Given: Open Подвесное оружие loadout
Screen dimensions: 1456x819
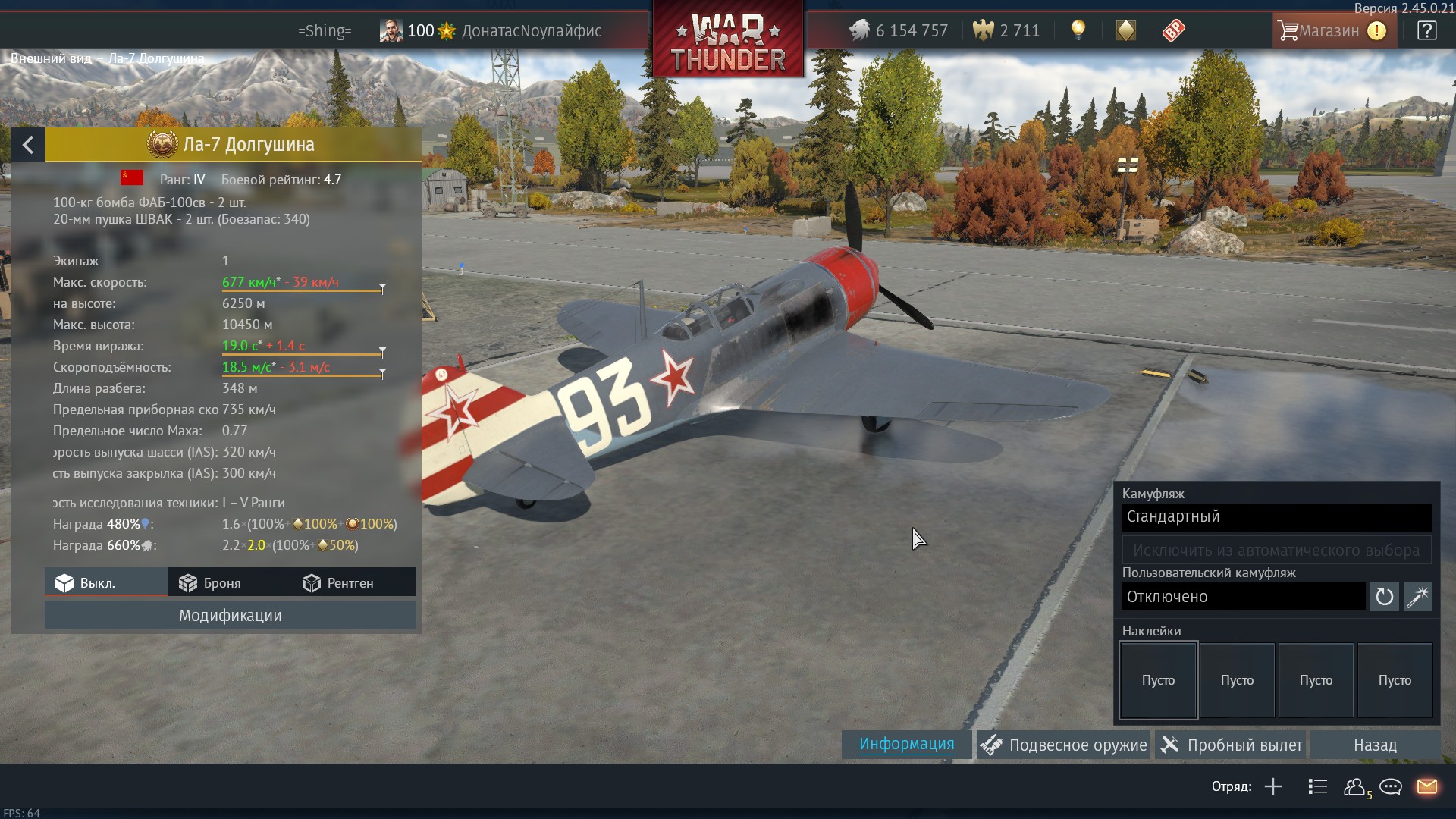Looking at the screenshot, I should pyautogui.click(x=1064, y=745).
